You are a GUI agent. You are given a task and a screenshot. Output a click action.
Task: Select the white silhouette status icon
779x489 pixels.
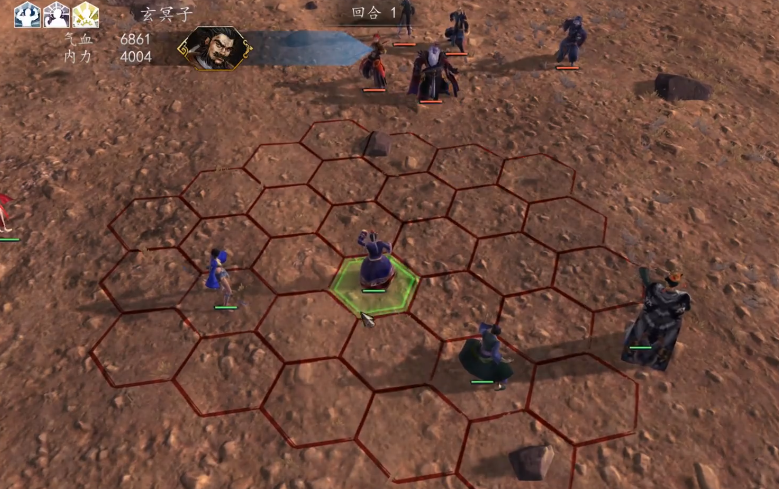click(x=56, y=15)
